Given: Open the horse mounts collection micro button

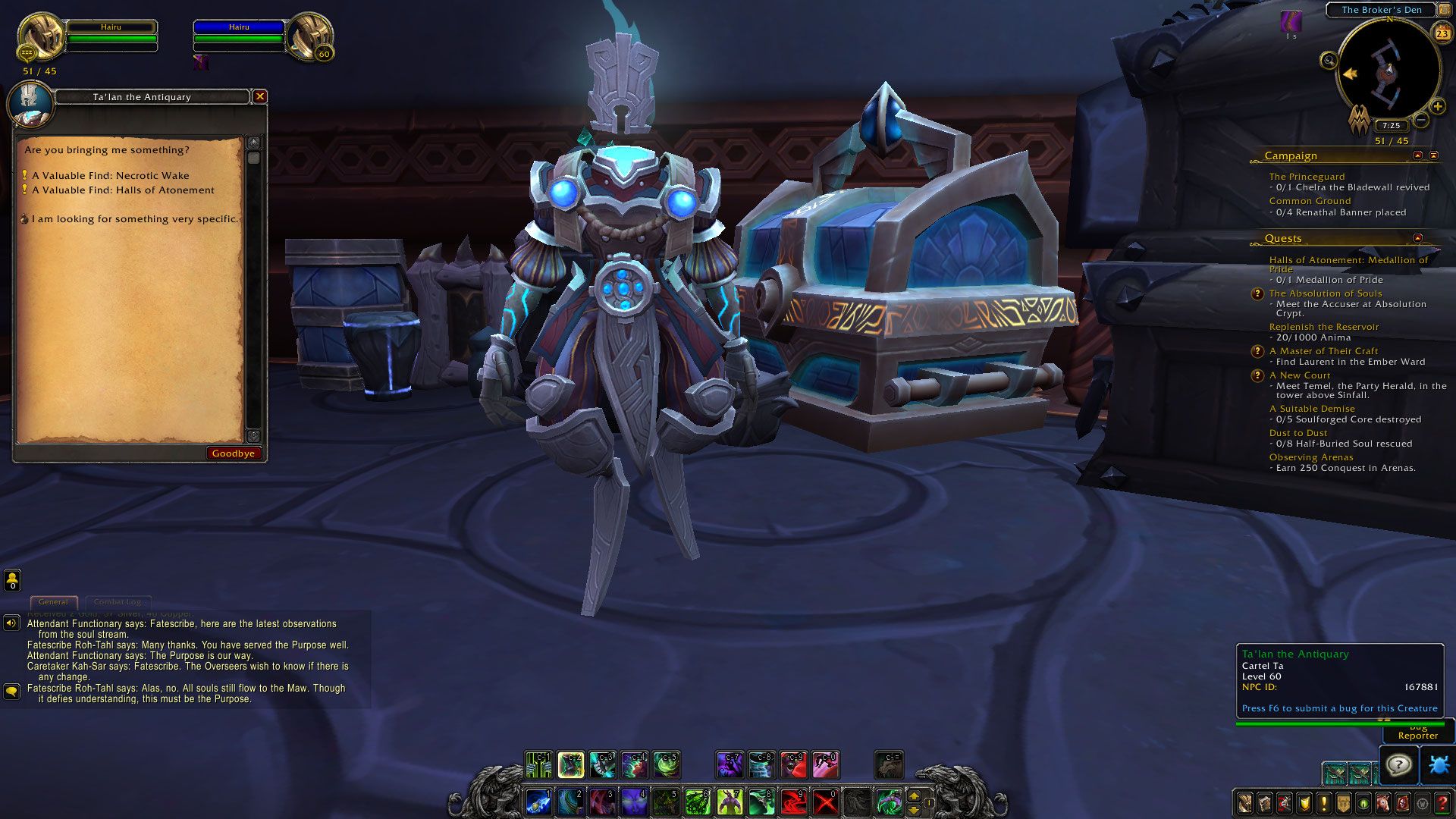Looking at the screenshot, I should point(1383,803).
